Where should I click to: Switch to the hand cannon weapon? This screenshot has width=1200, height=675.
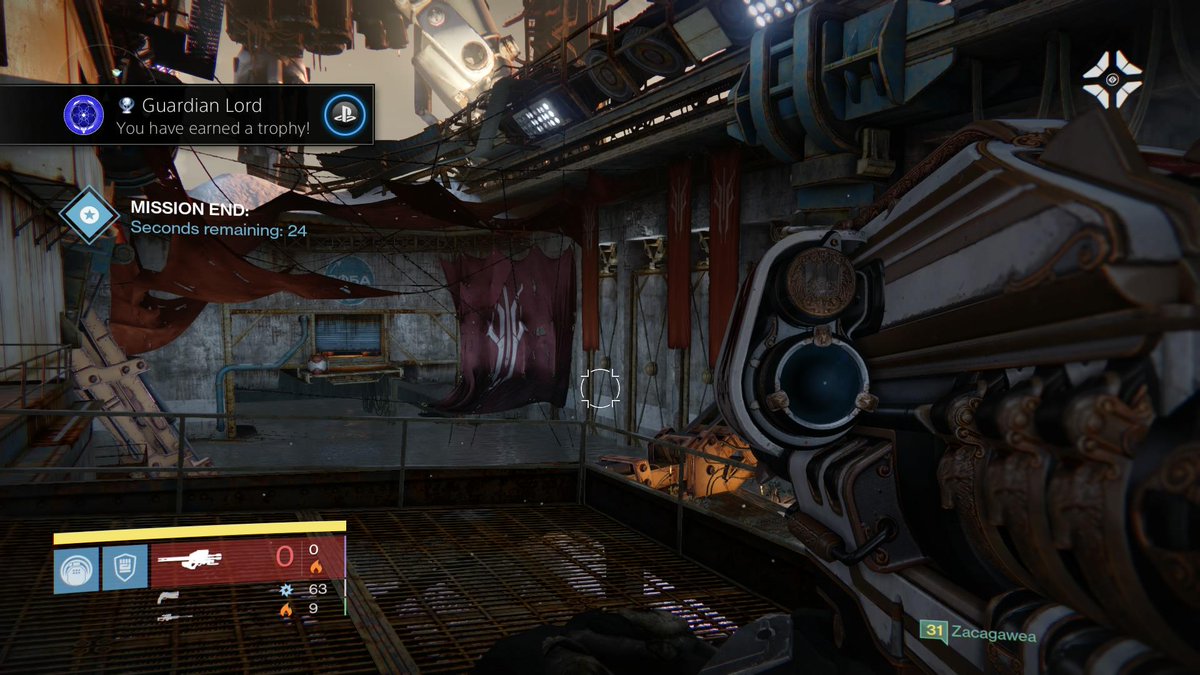click(166, 597)
